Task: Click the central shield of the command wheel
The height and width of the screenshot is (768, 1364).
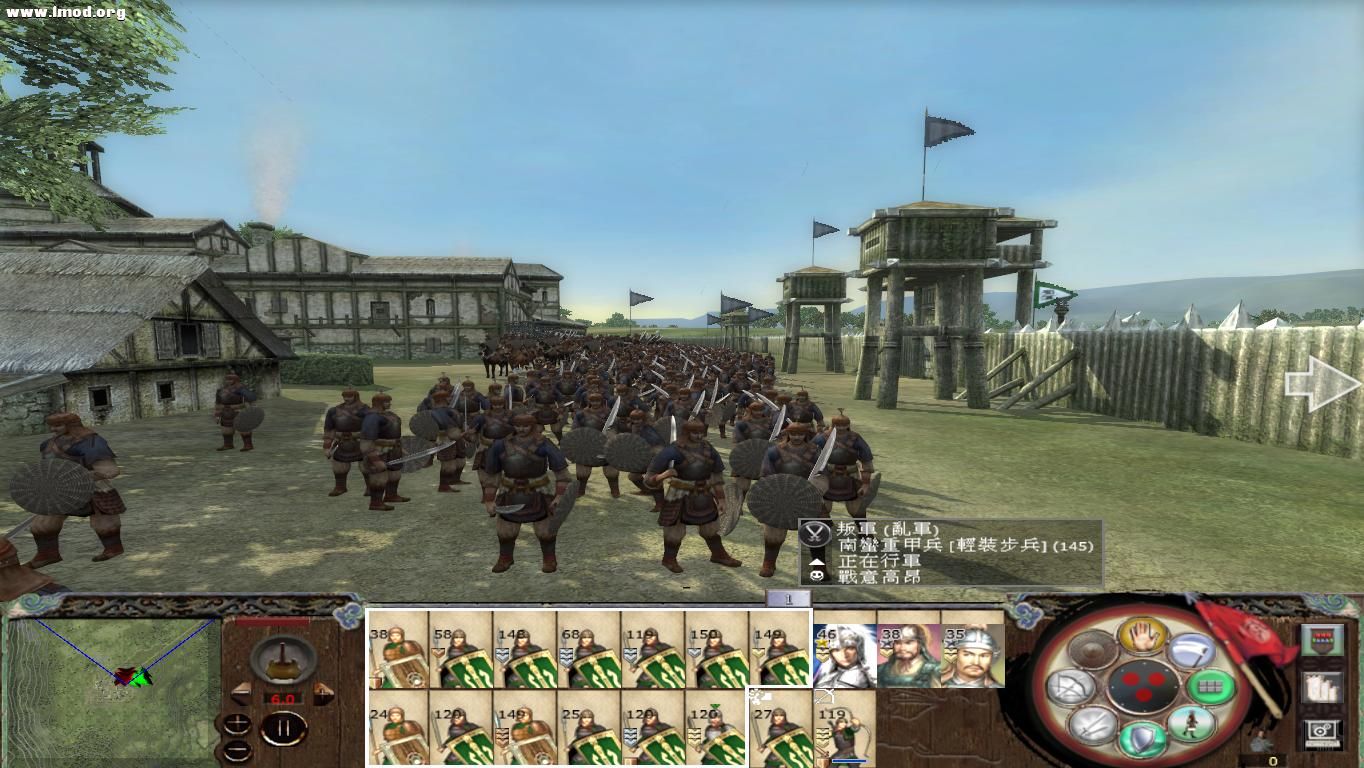Action: coord(1142,688)
